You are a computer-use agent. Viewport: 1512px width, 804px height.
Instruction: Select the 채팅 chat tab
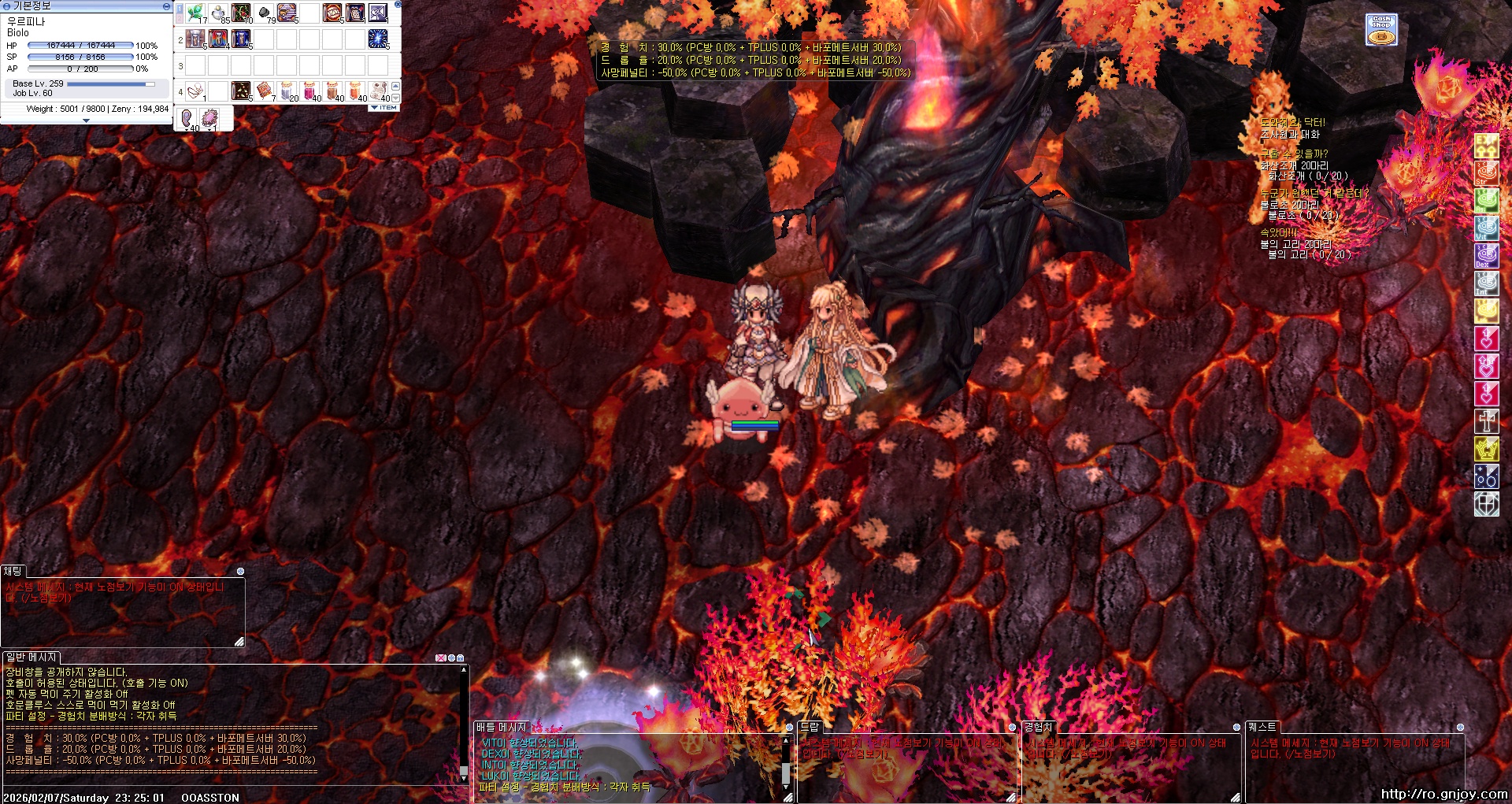(13, 571)
